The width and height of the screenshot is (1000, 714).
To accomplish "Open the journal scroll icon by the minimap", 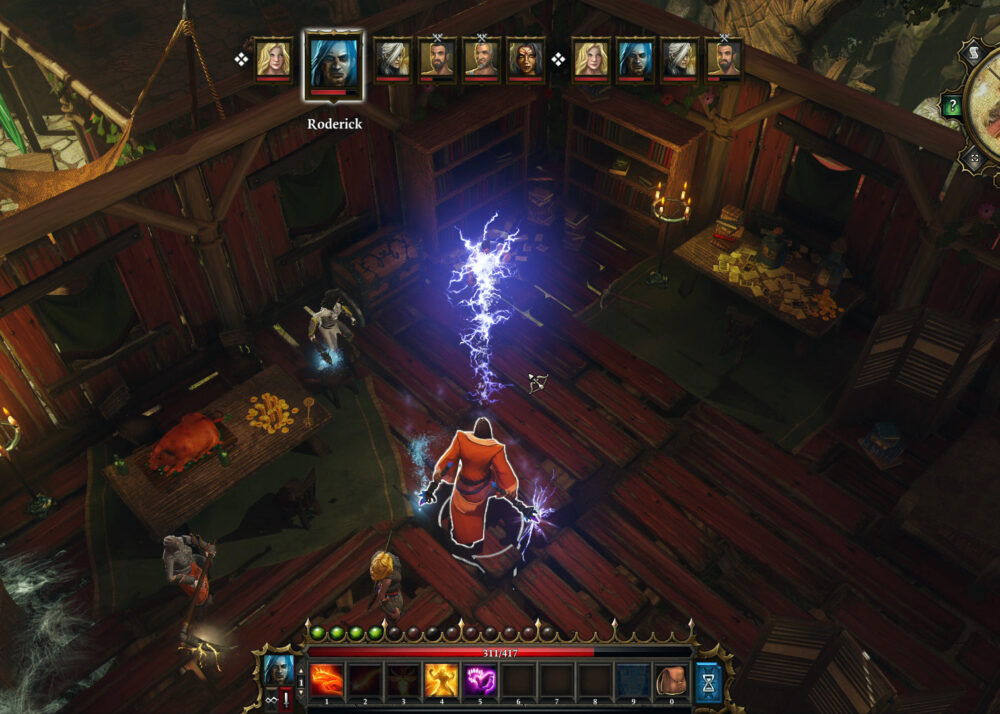I will tap(972, 51).
